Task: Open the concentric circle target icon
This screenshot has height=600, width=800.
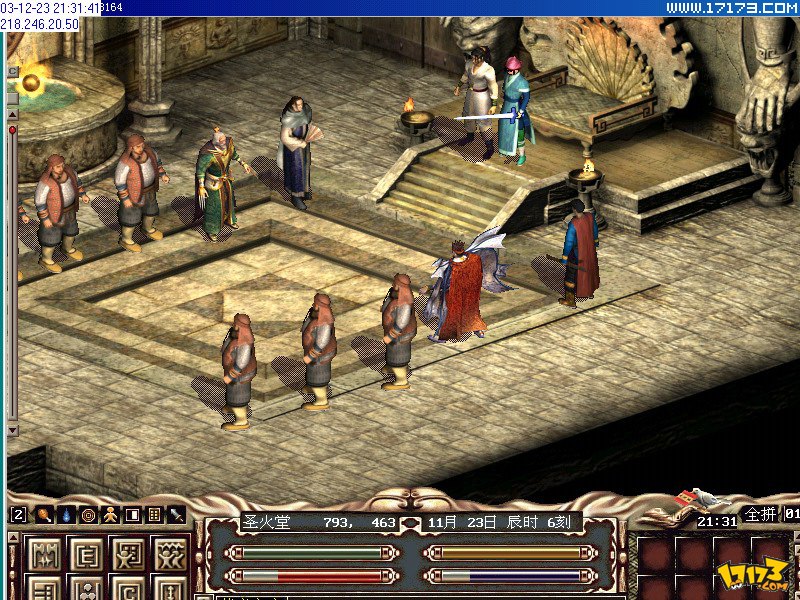Action: point(88,515)
